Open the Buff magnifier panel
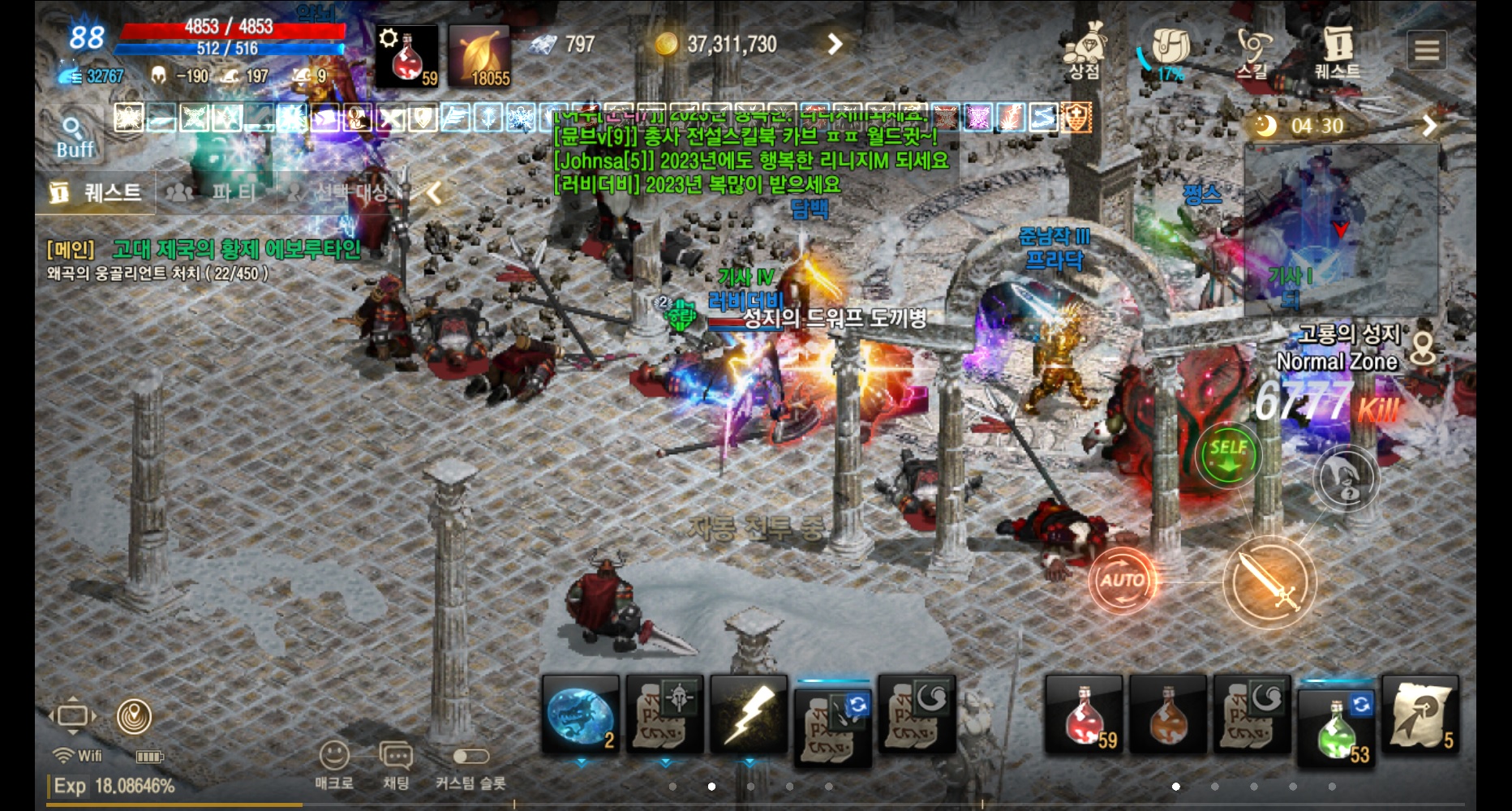 click(74, 136)
